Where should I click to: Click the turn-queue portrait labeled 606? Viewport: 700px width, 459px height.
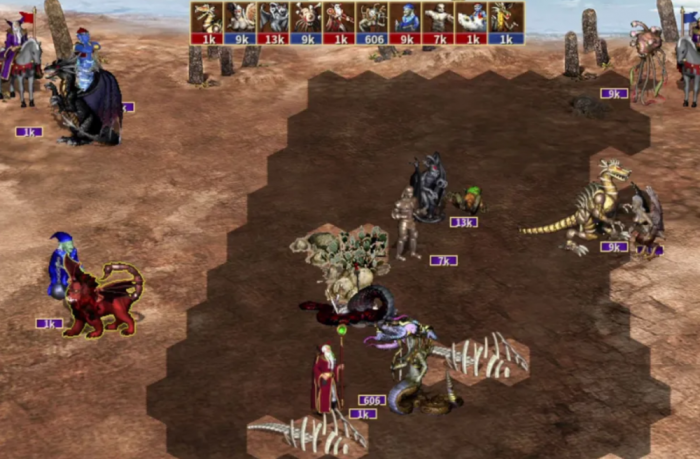pos(373,18)
